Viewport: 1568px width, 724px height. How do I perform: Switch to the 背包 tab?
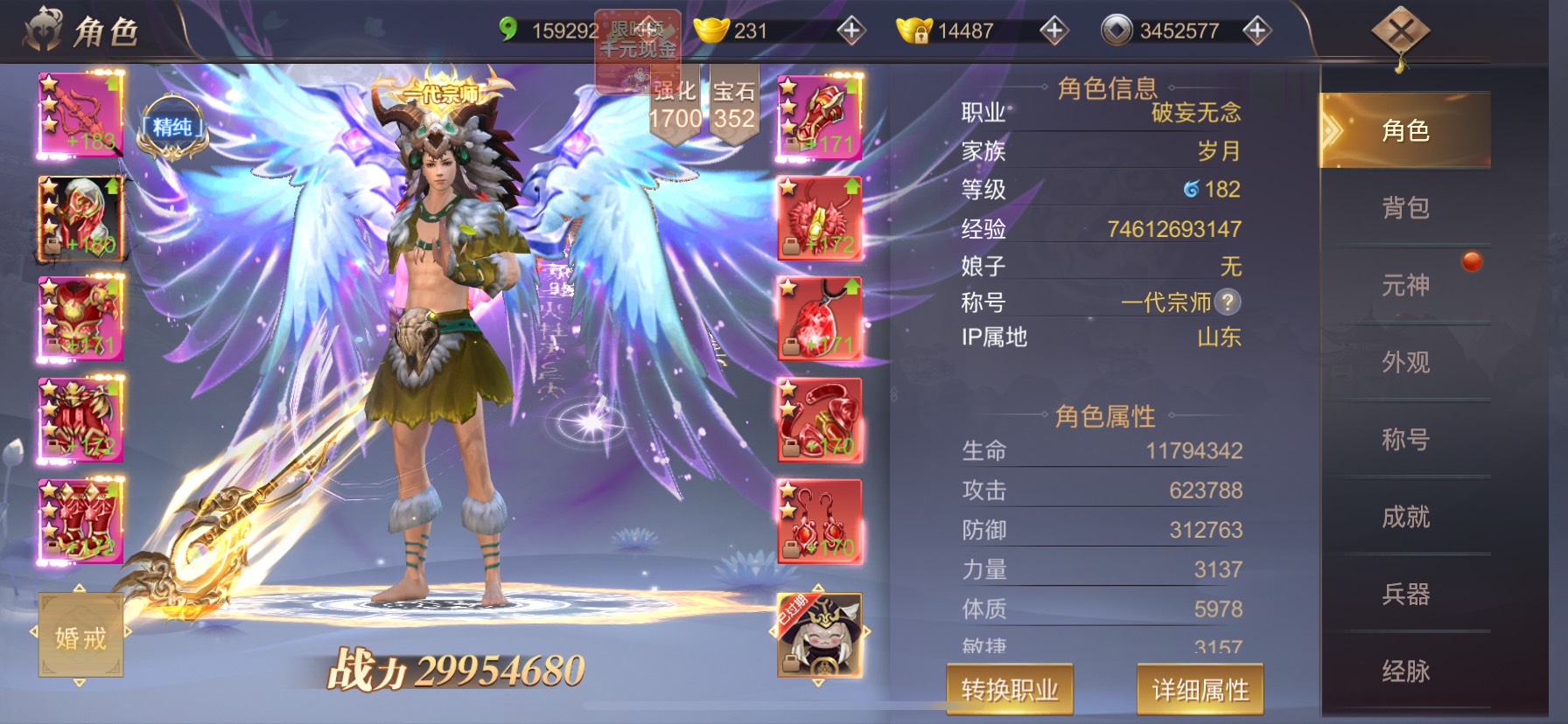click(1405, 208)
